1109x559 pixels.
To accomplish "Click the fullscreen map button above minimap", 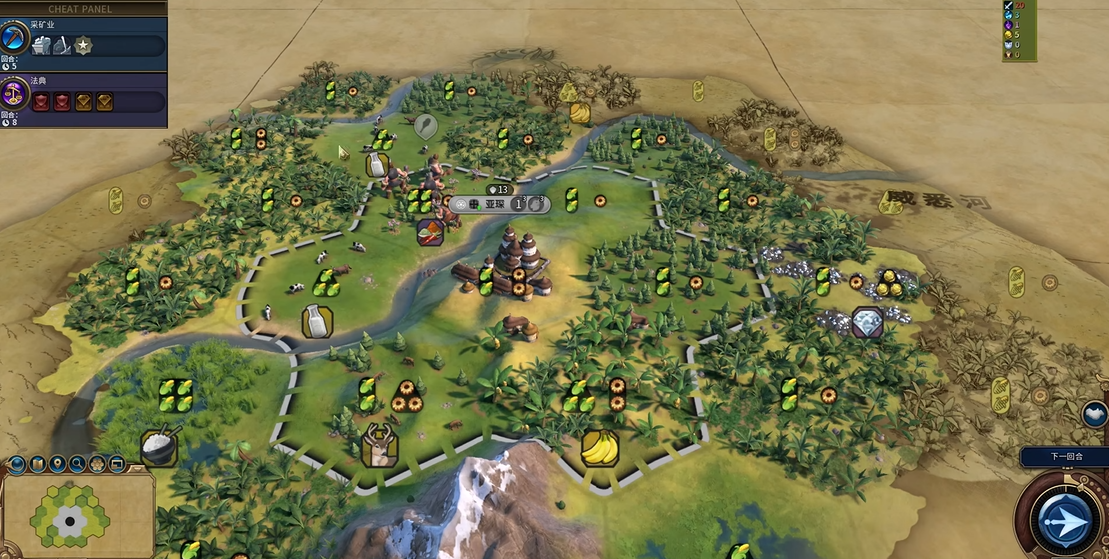I will click(117, 464).
